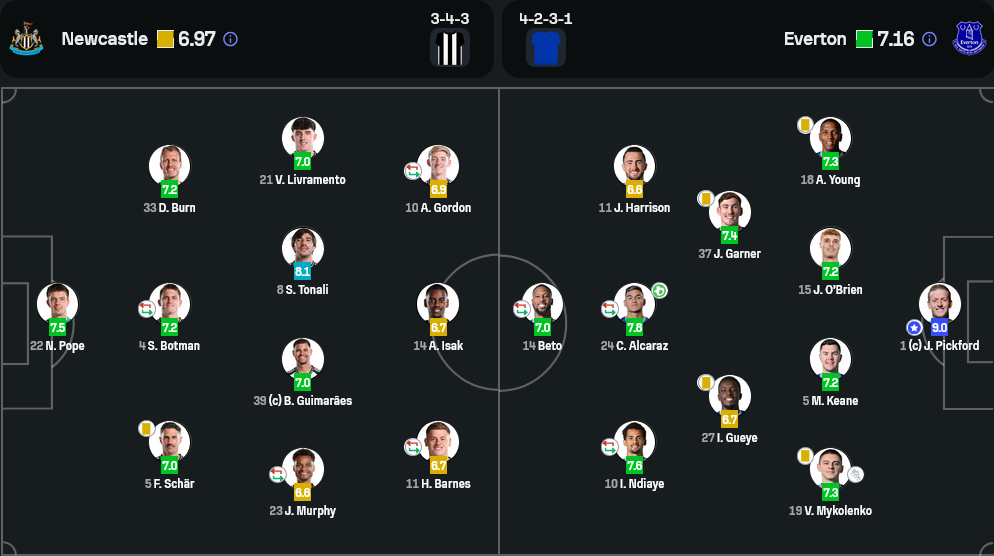
Task: Show H. Barnes player stats
Action: (x=438, y=442)
